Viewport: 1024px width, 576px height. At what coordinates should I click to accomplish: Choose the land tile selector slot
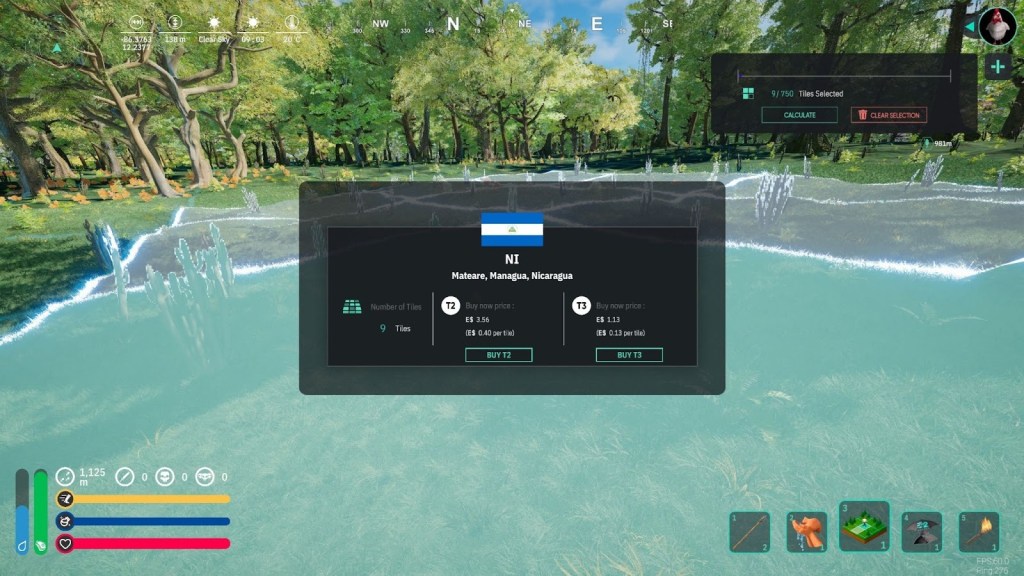864,527
